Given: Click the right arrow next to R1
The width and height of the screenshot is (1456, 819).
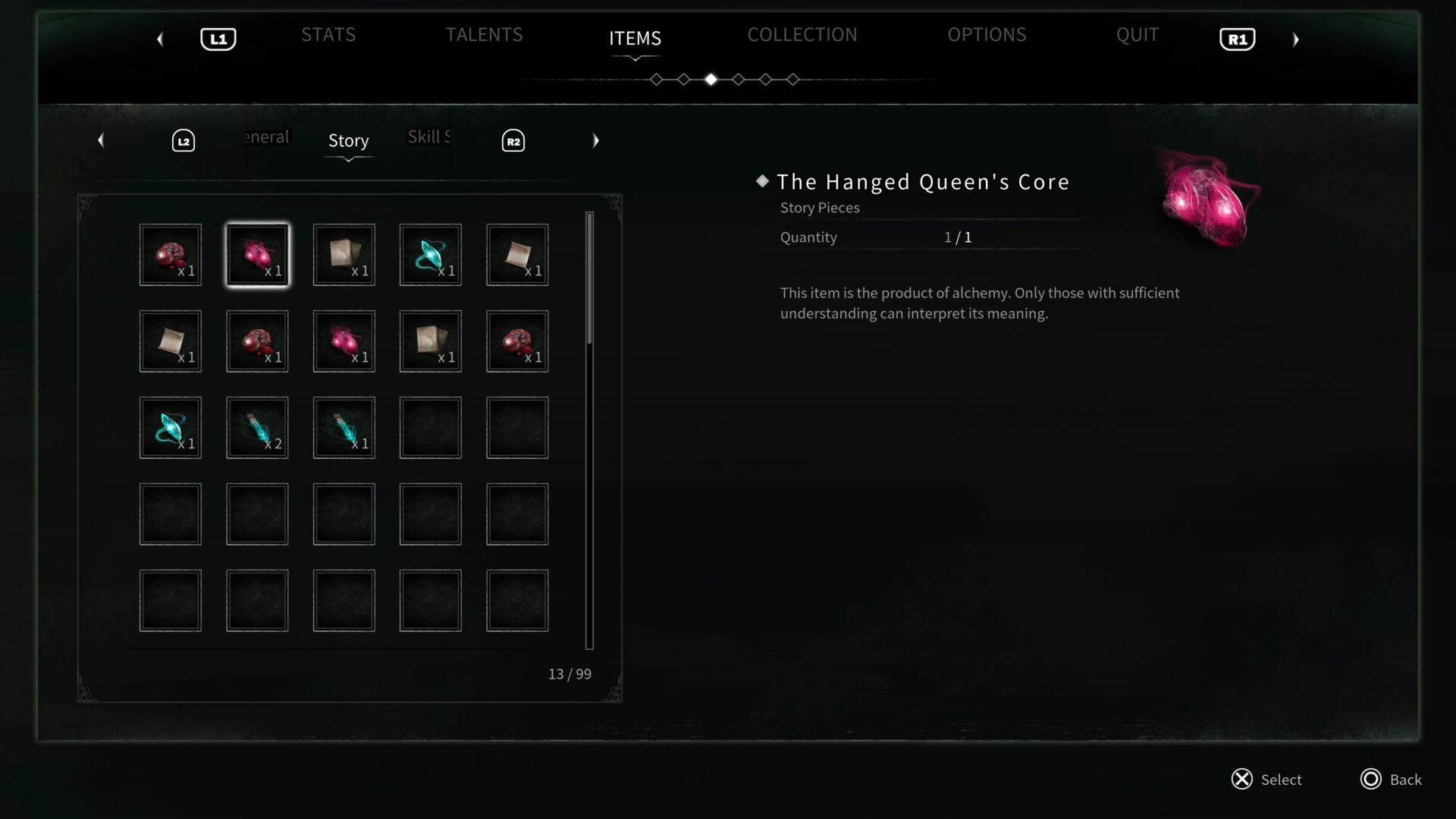Looking at the screenshot, I should [x=1296, y=39].
